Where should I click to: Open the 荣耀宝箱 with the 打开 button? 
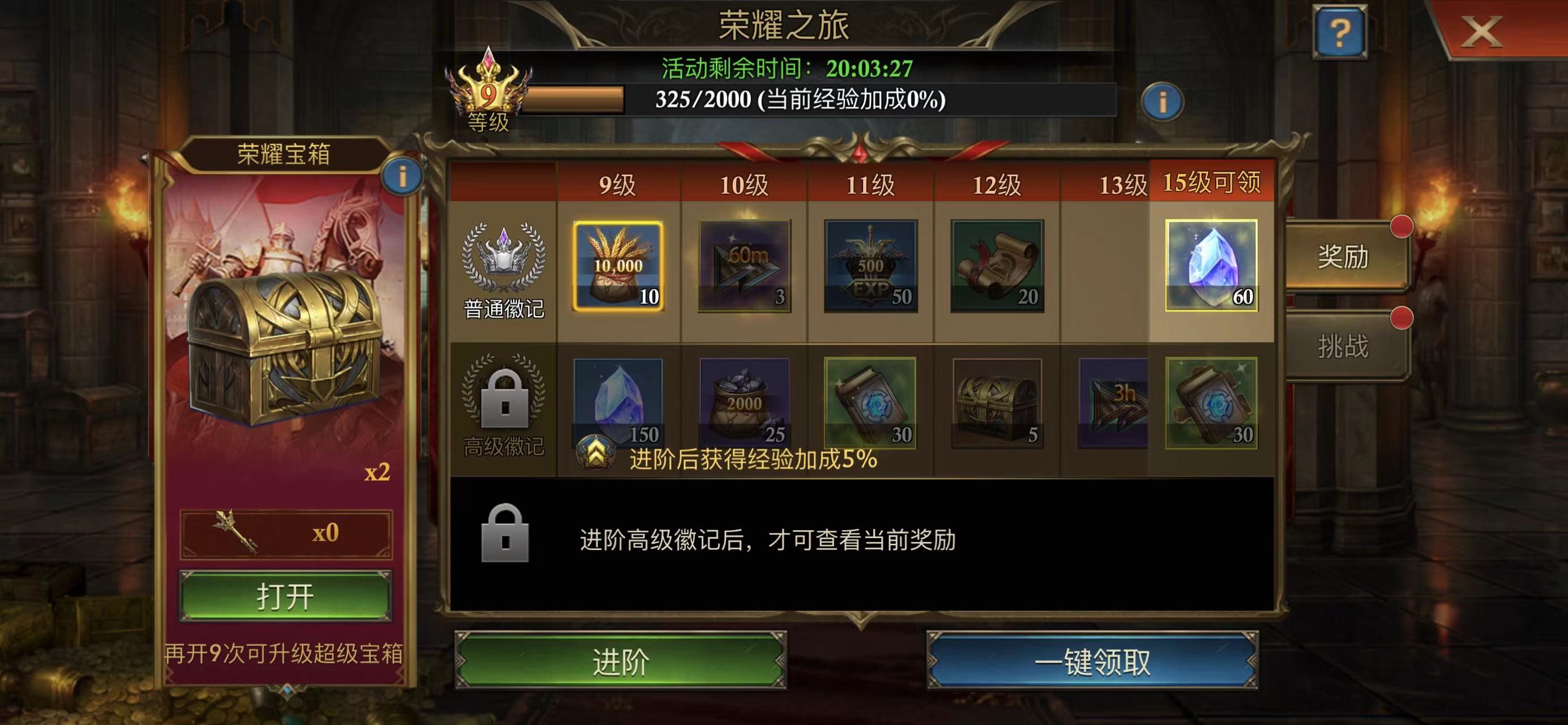[x=285, y=596]
